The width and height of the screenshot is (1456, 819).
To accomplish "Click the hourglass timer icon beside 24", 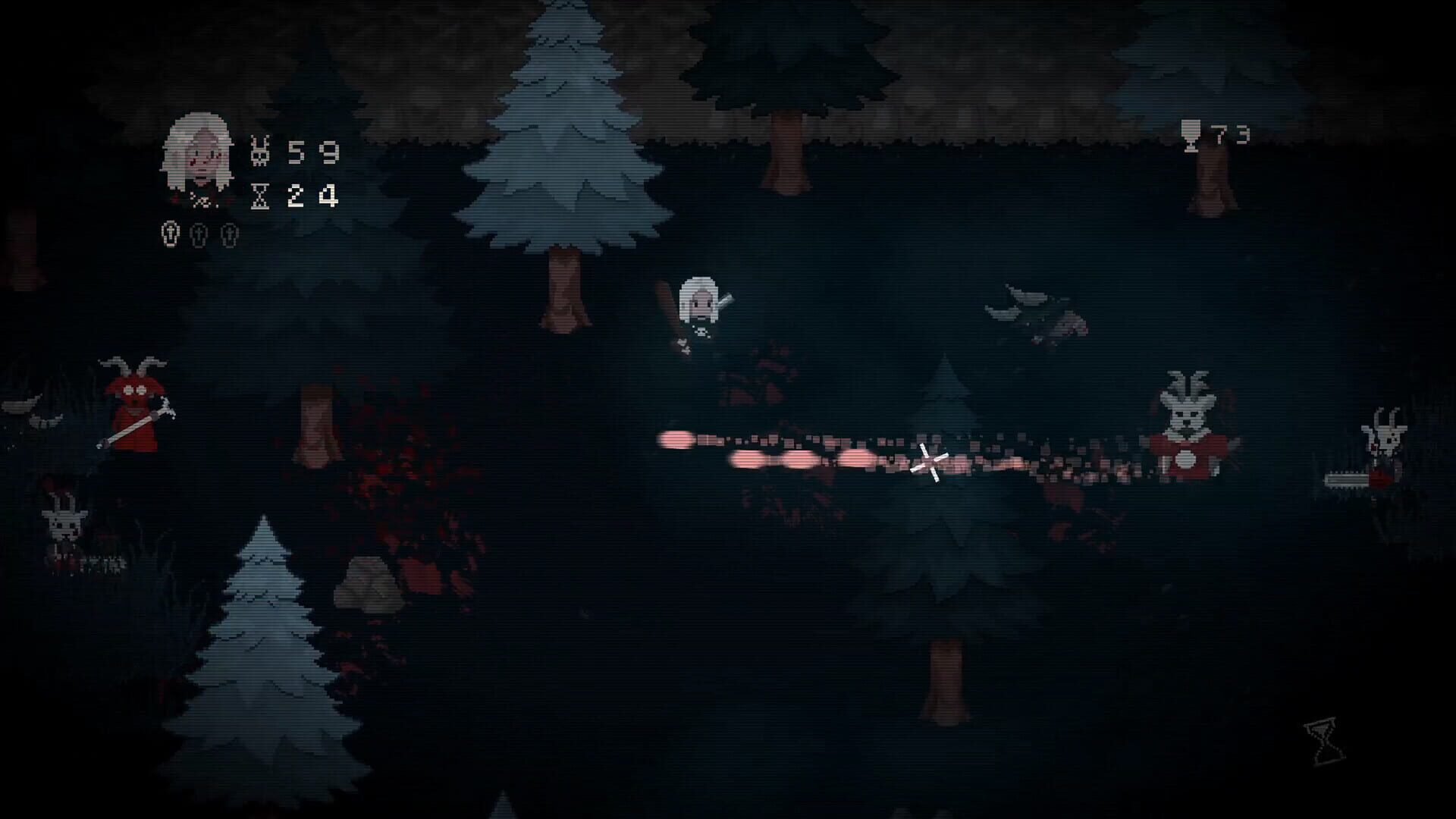I will pyautogui.click(x=260, y=196).
